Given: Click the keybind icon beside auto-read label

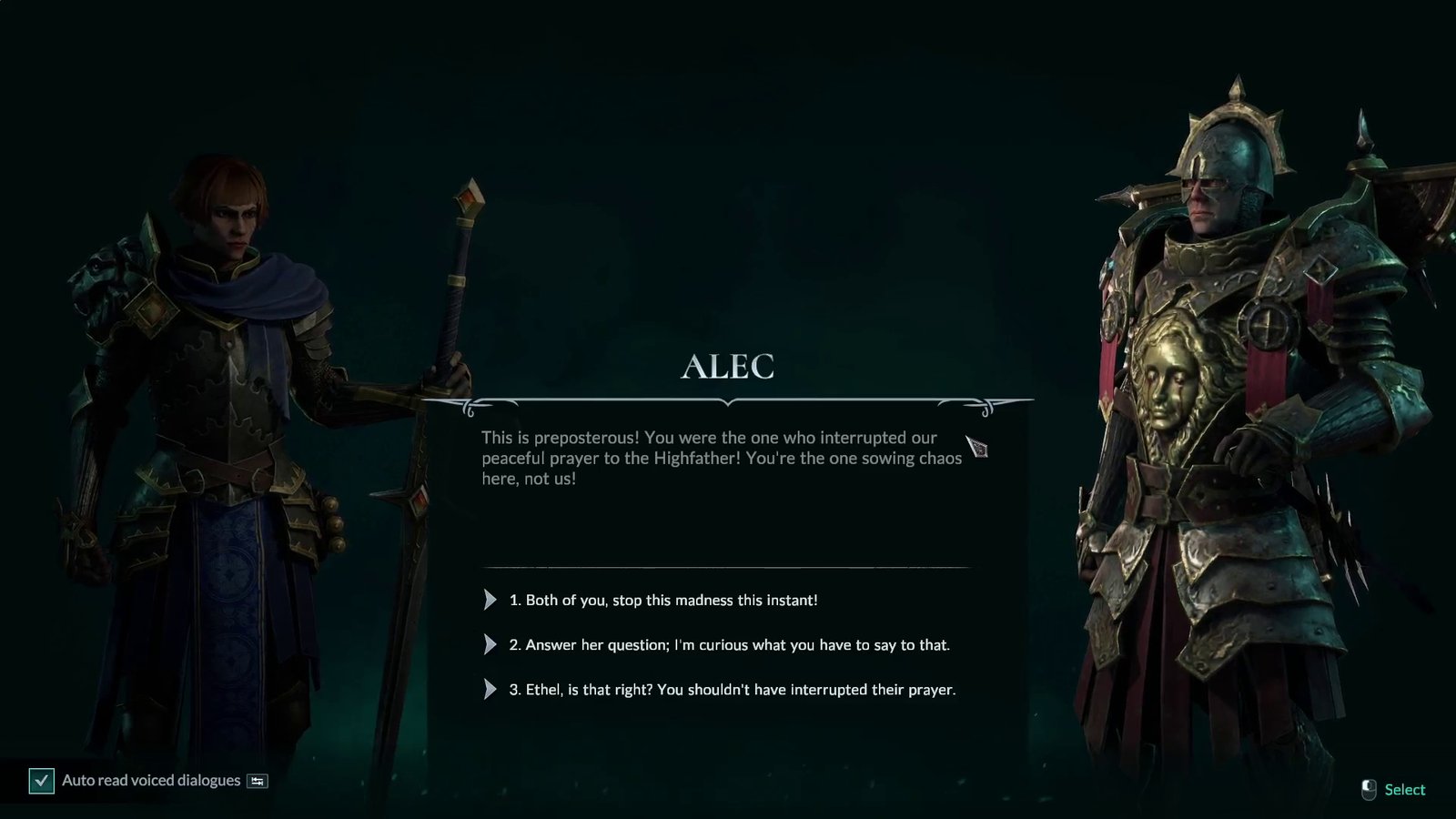Looking at the screenshot, I should point(256,780).
